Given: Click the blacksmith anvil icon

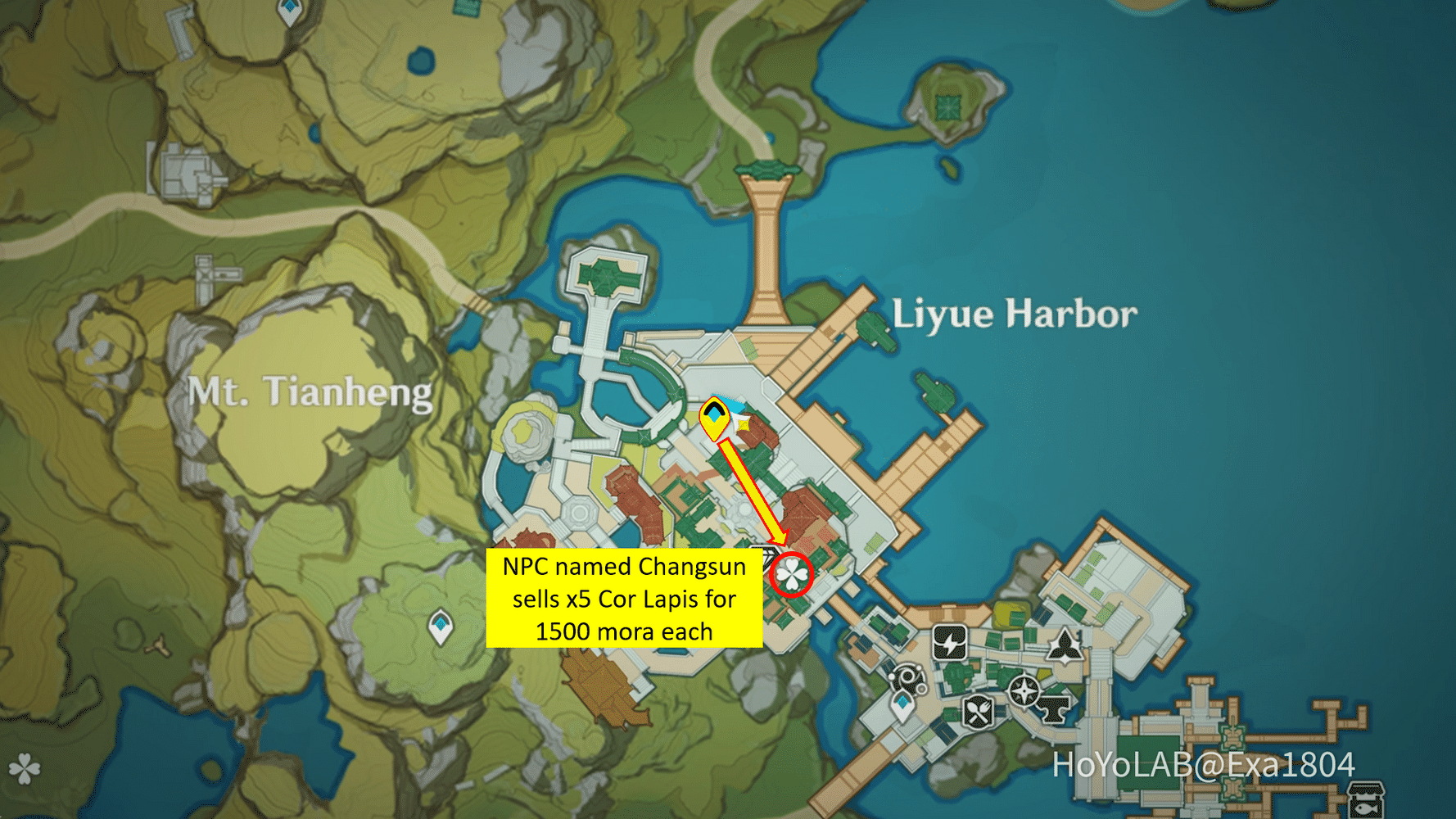Looking at the screenshot, I should point(1053,711).
